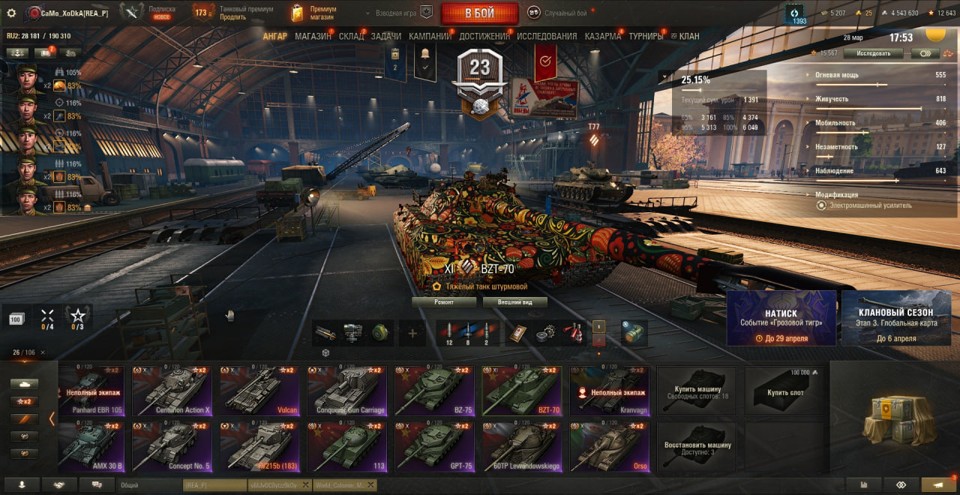This screenshot has width=960, height=495.
Task: Open the Клановый сезон banner
Action: [895, 318]
